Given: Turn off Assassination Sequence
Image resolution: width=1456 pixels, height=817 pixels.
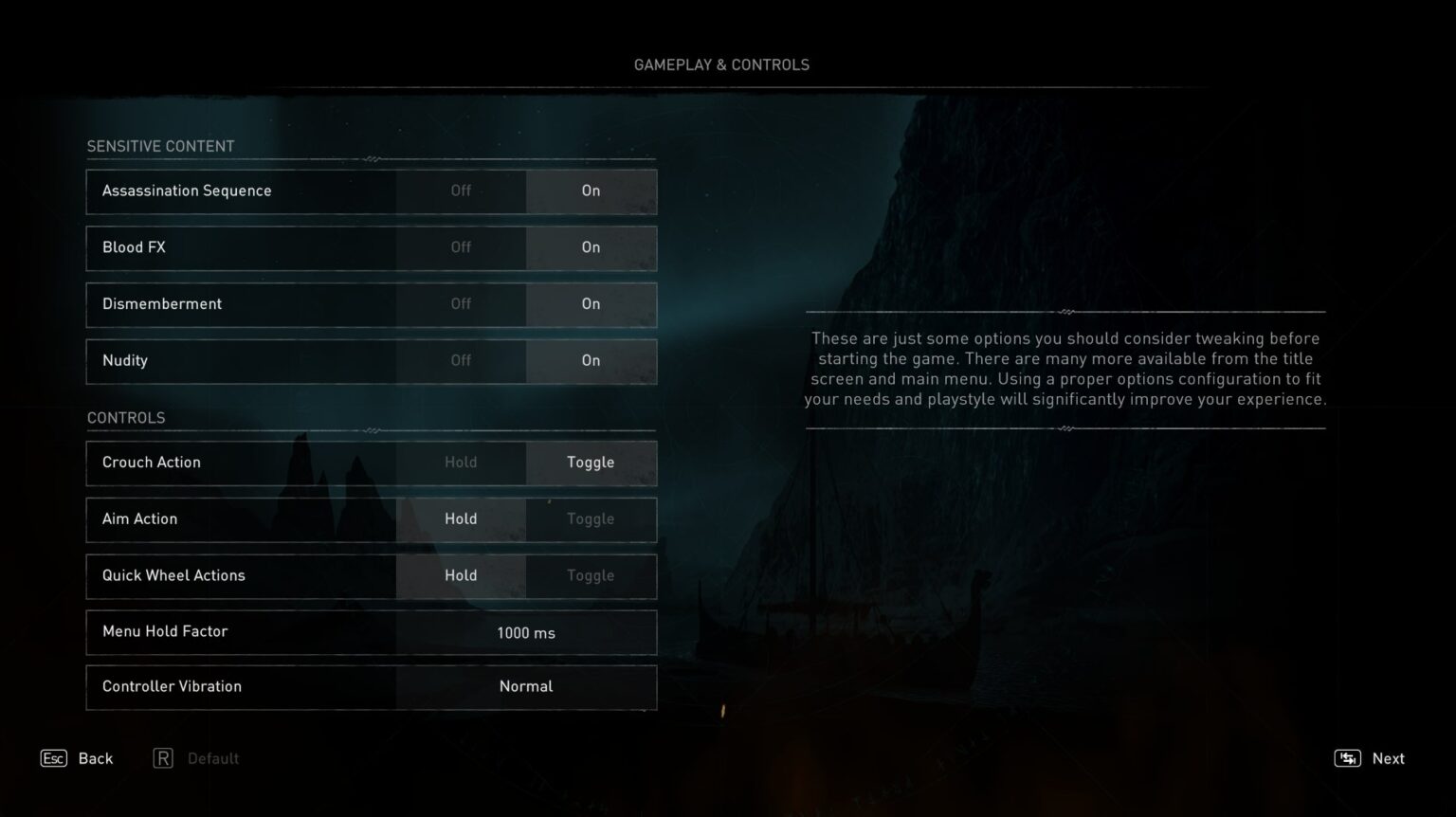Looking at the screenshot, I should (461, 191).
